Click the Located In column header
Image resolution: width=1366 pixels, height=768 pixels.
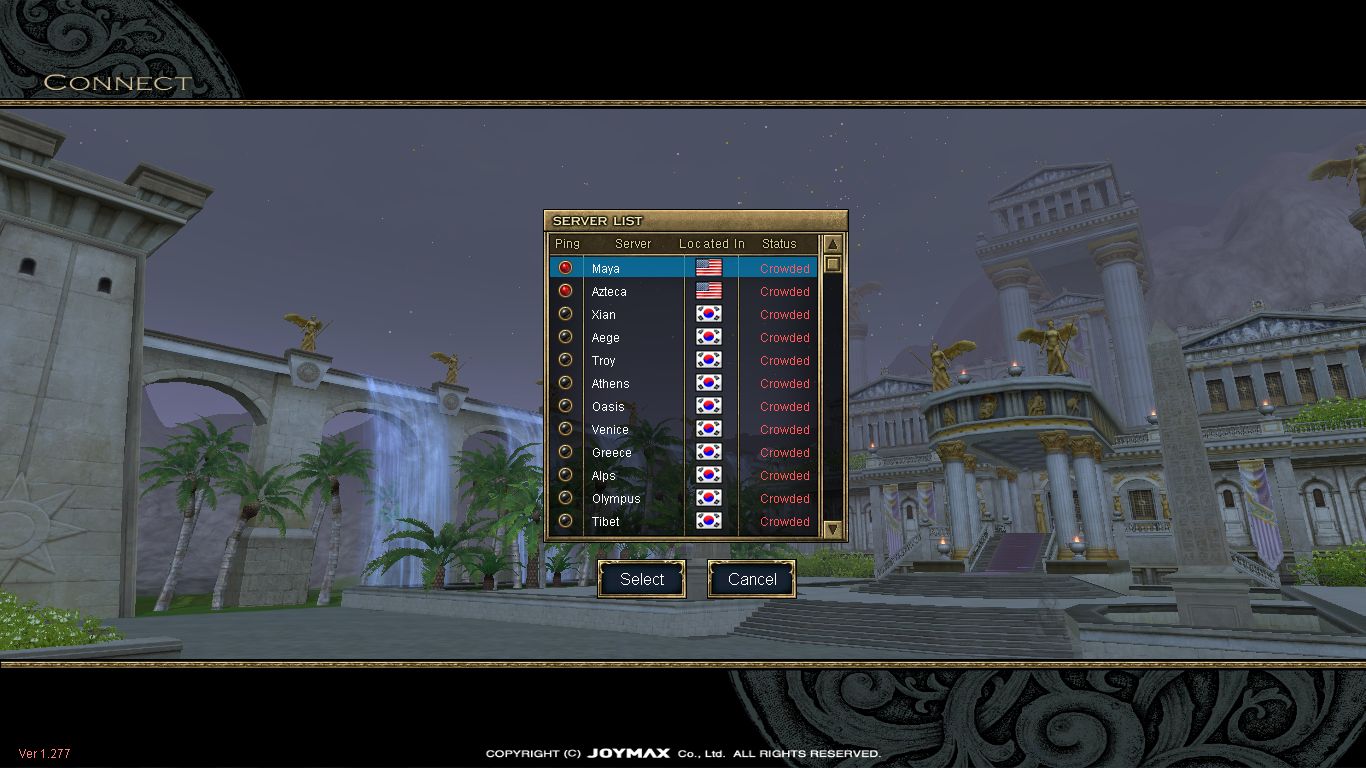pyautogui.click(x=711, y=243)
